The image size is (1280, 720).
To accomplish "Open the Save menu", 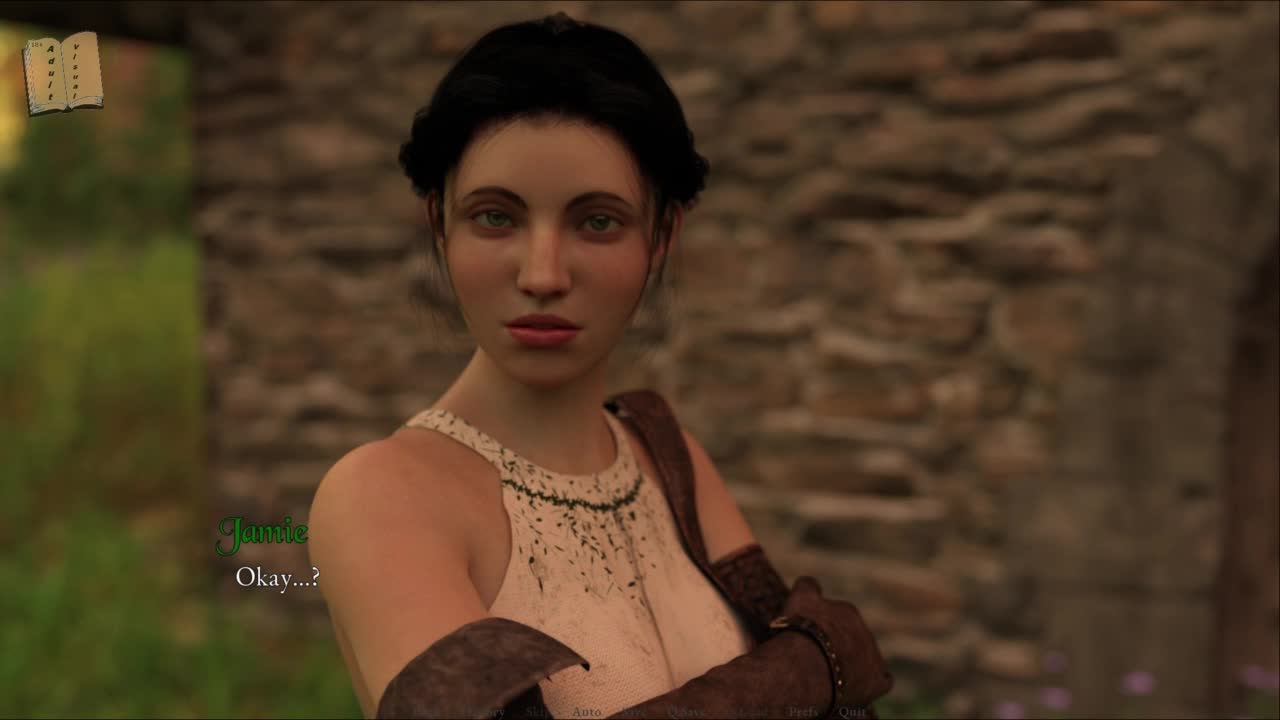I will point(634,712).
